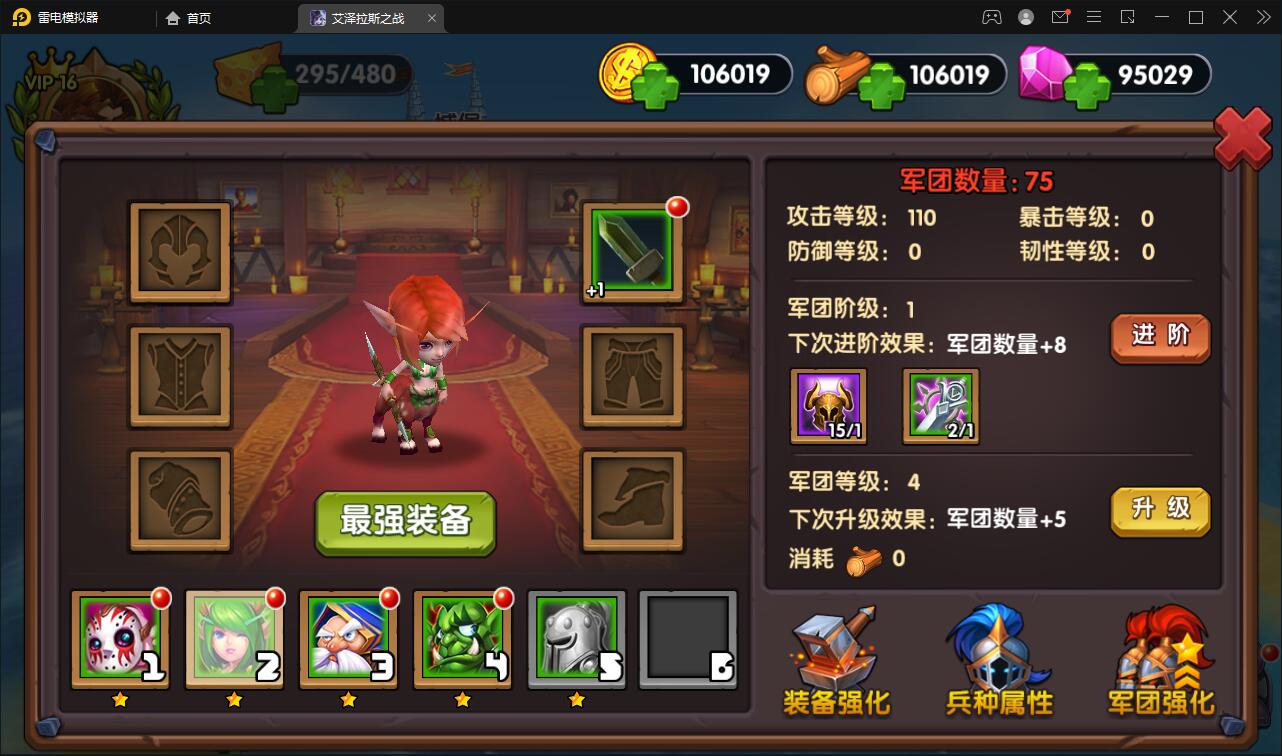Select the equipped green sword item
This screenshot has height=756, width=1282.
(631, 253)
